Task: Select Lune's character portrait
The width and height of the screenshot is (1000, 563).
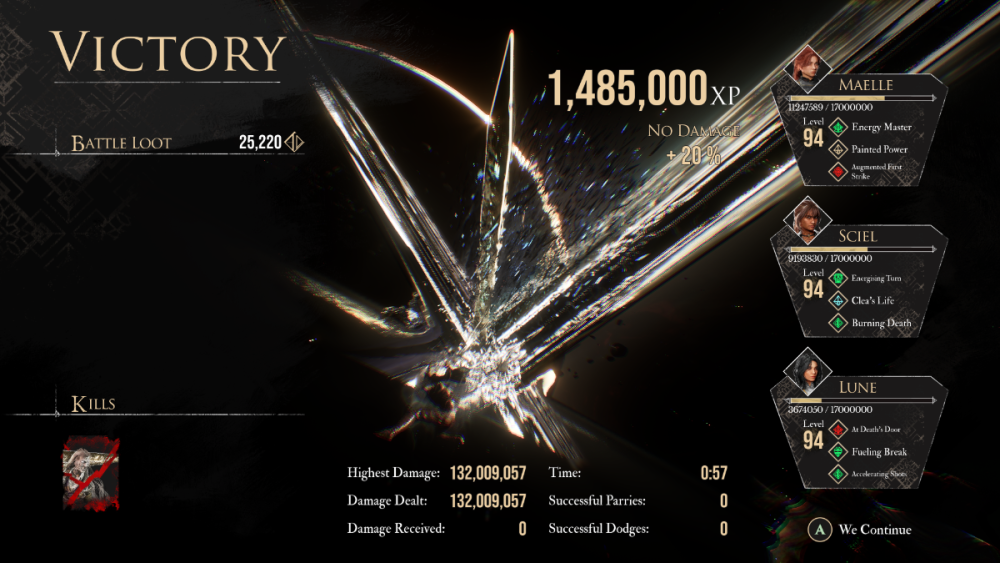Action: 806,368
